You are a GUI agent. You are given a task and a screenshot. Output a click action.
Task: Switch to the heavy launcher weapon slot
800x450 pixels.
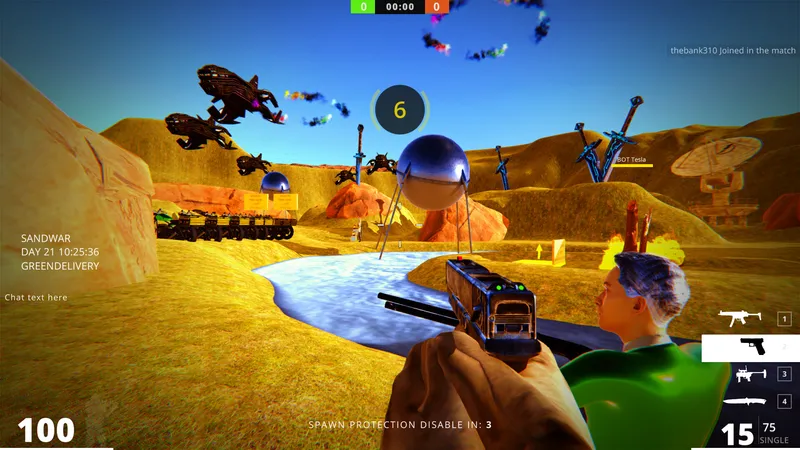point(748,374)
